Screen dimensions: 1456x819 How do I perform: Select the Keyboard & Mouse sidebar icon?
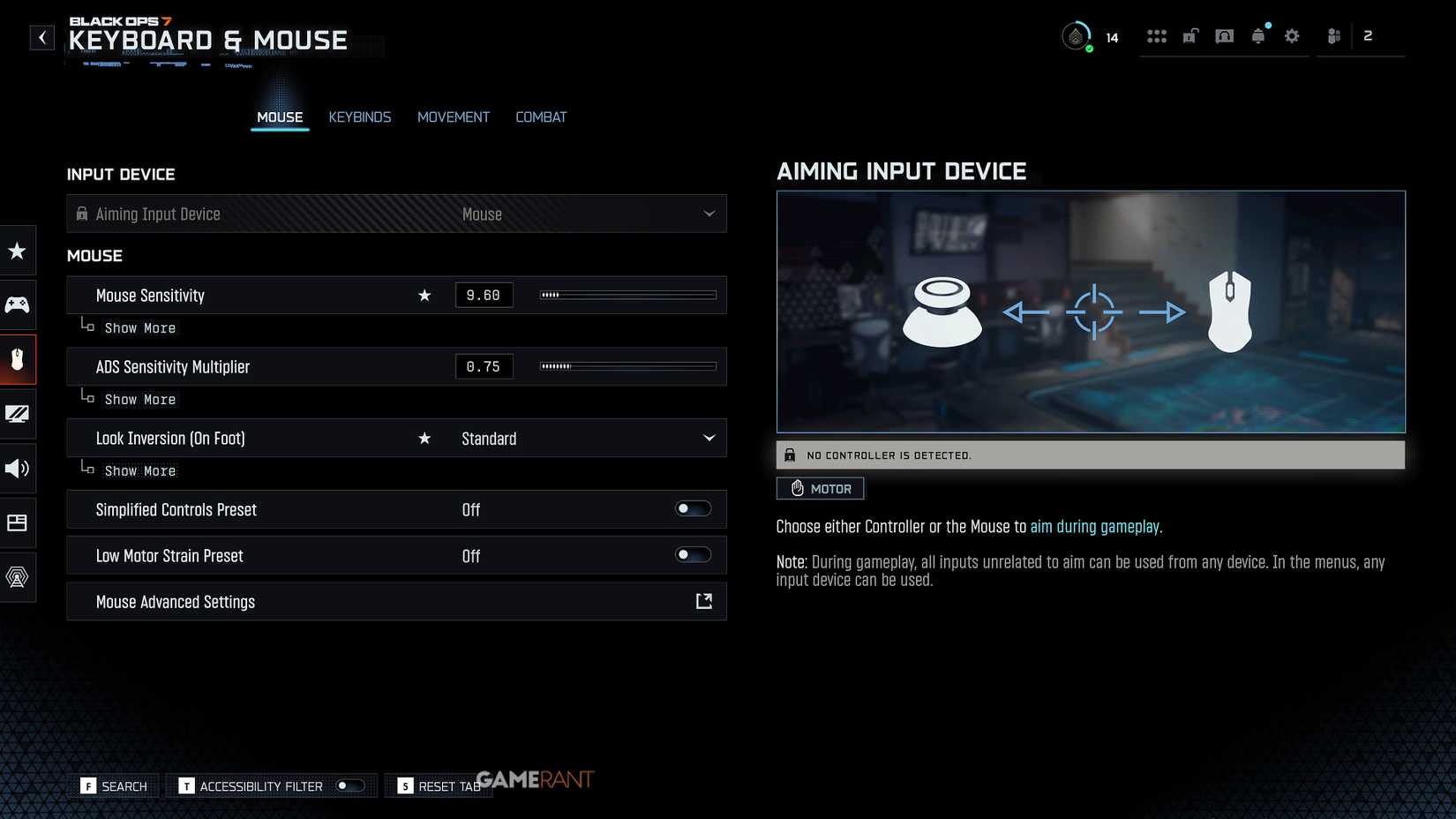click(x=18, y=359)
